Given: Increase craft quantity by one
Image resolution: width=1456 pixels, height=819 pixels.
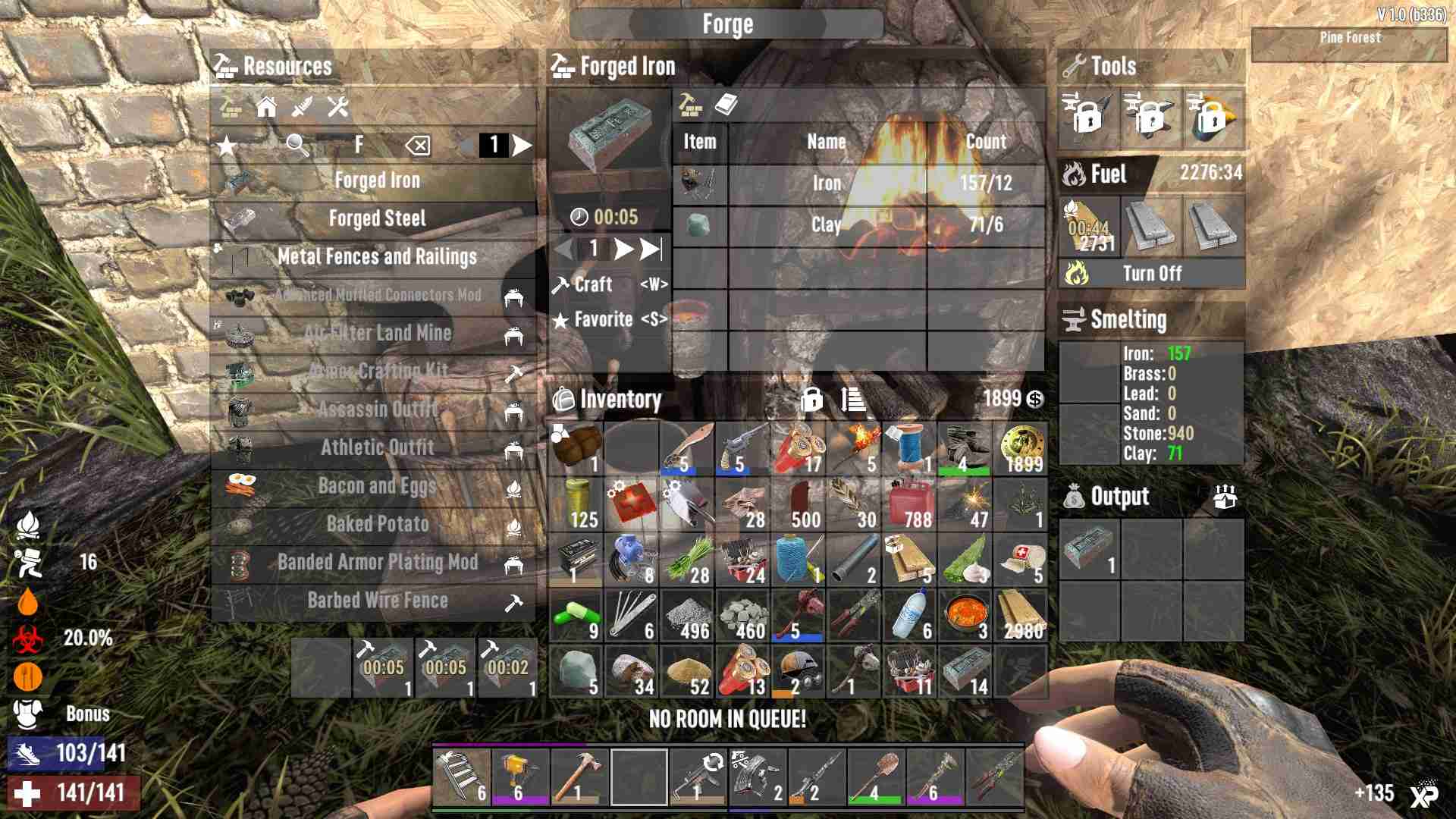Looking at the screenshot, I should point(623,249).
